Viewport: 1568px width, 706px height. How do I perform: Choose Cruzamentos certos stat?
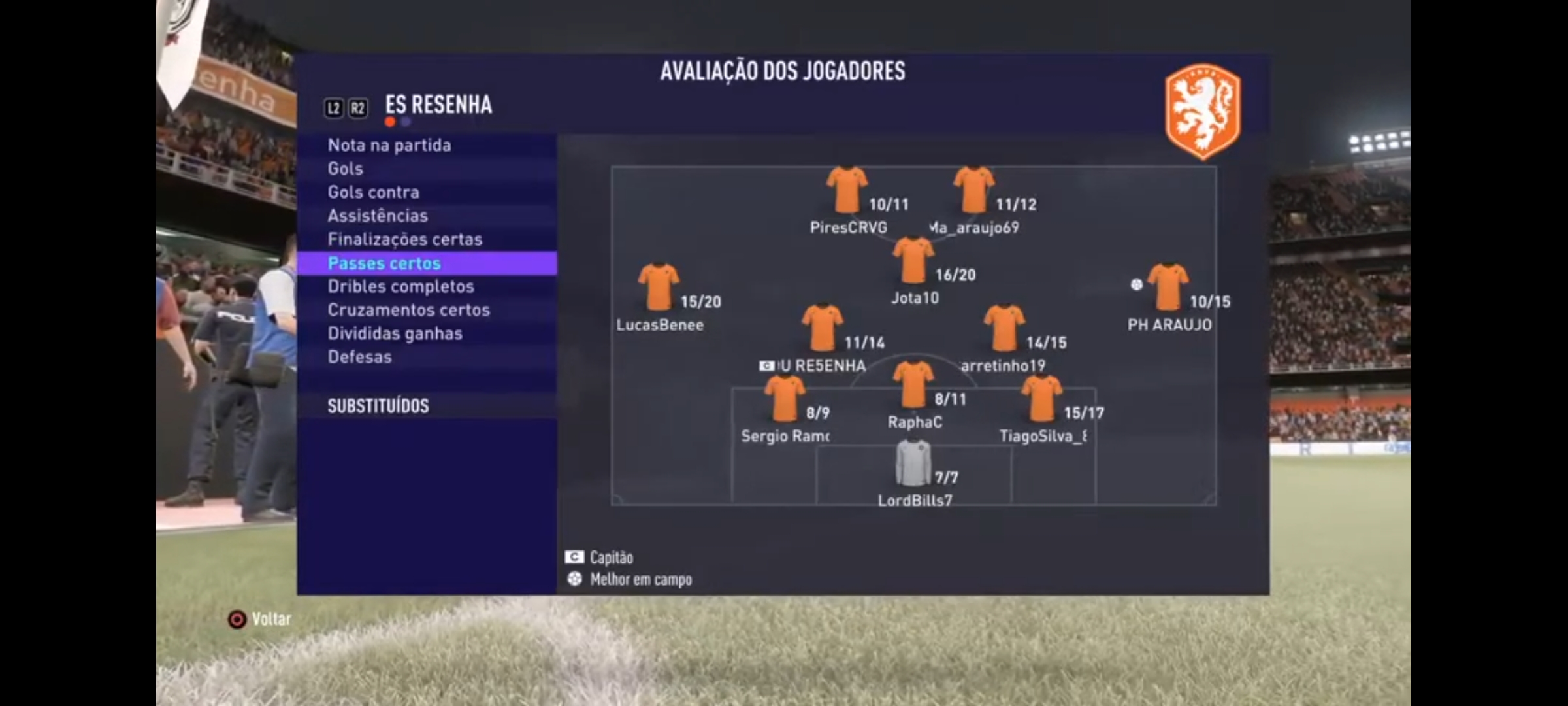(409, 310)
